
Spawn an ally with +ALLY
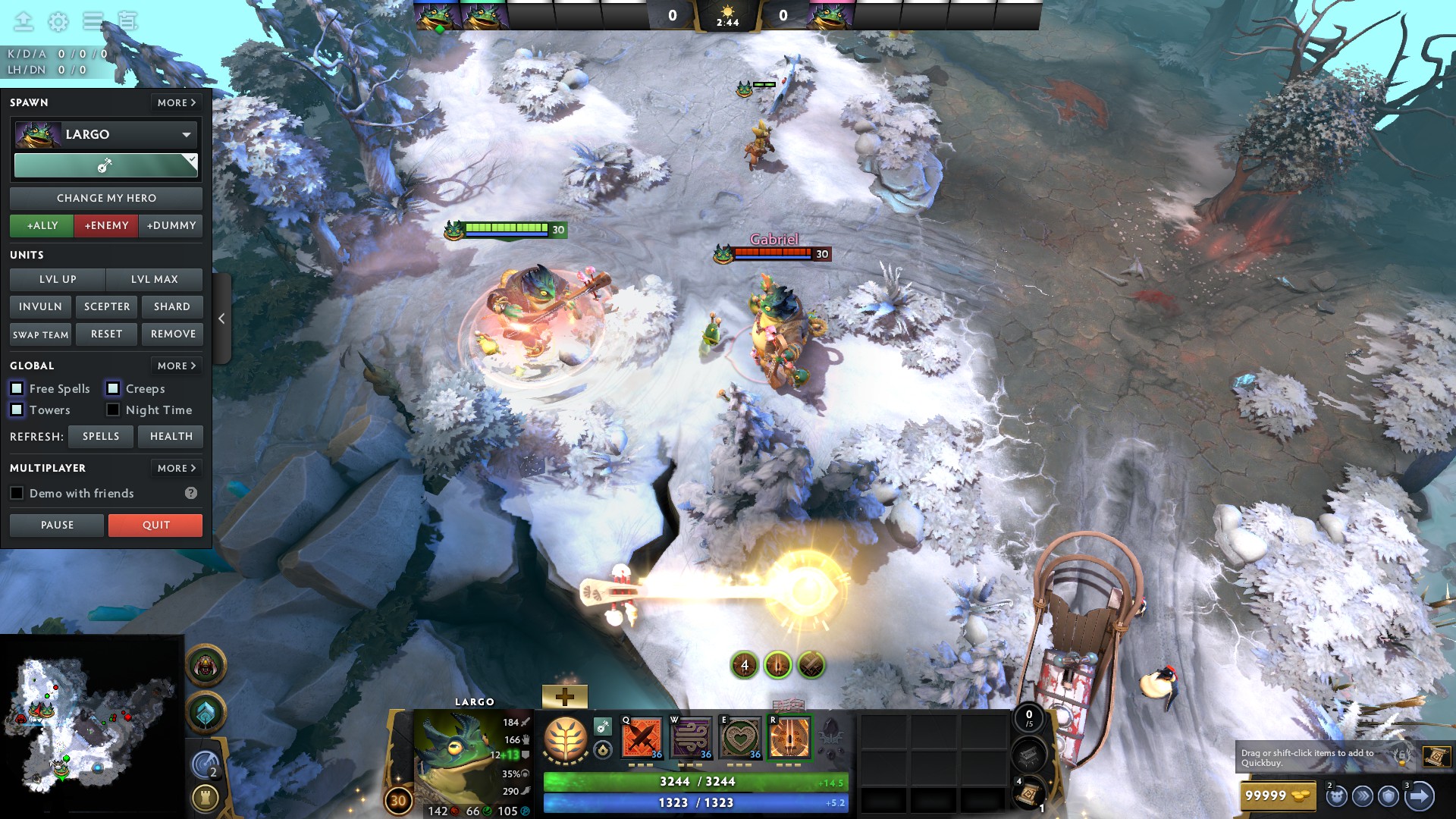[x=42, y=225]
